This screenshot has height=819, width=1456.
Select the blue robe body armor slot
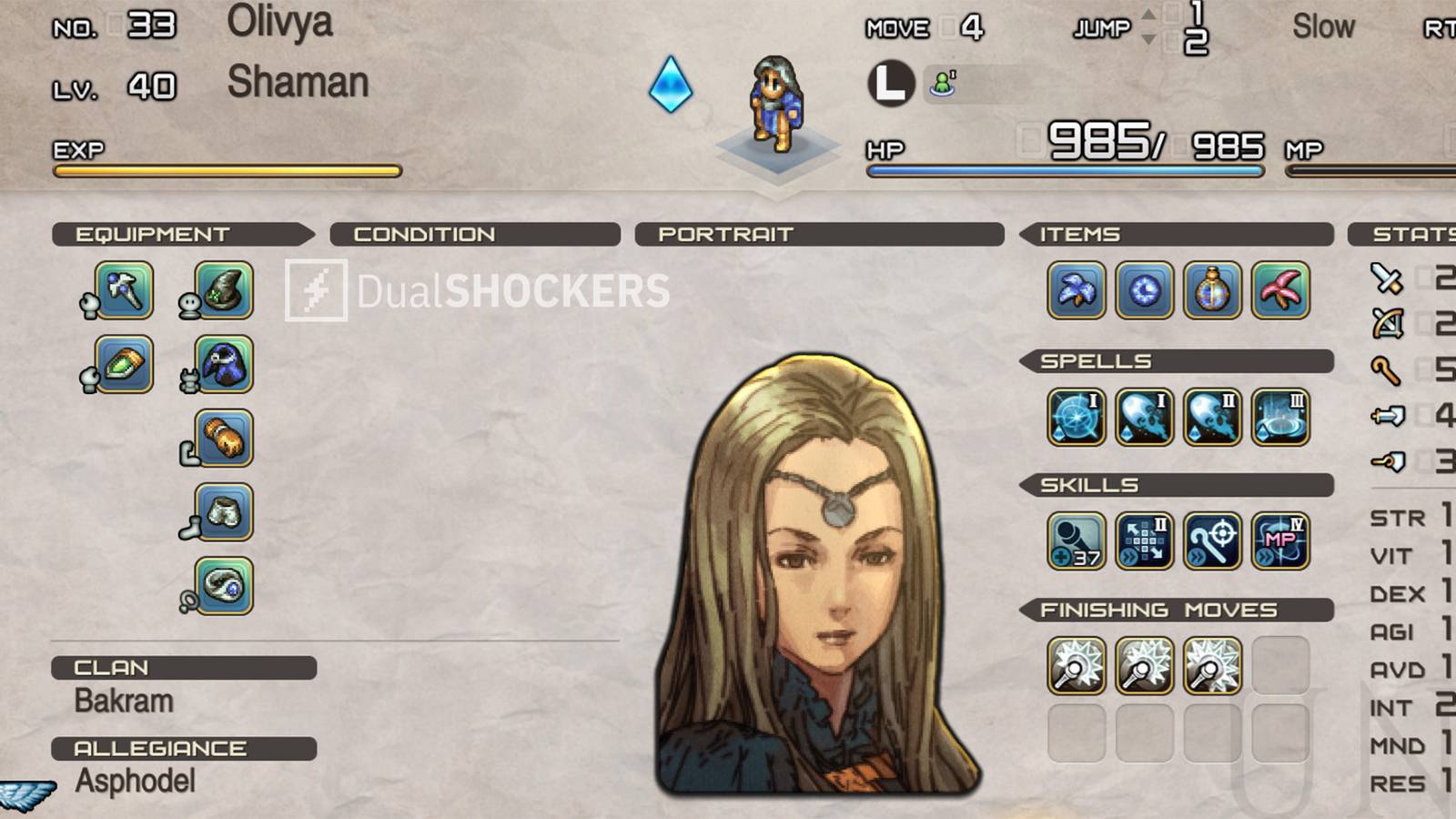tap(224, 364)
